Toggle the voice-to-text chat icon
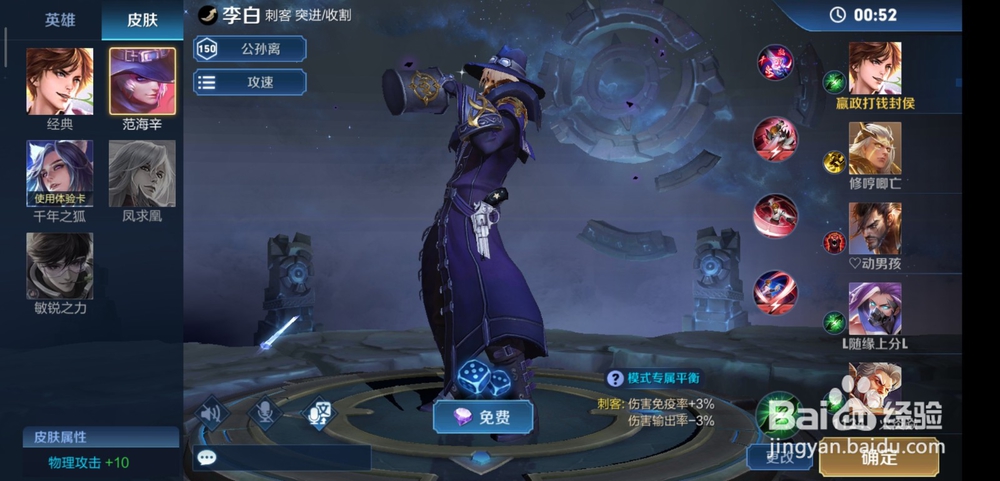The image size is (1000, 481). coord(319,411)
